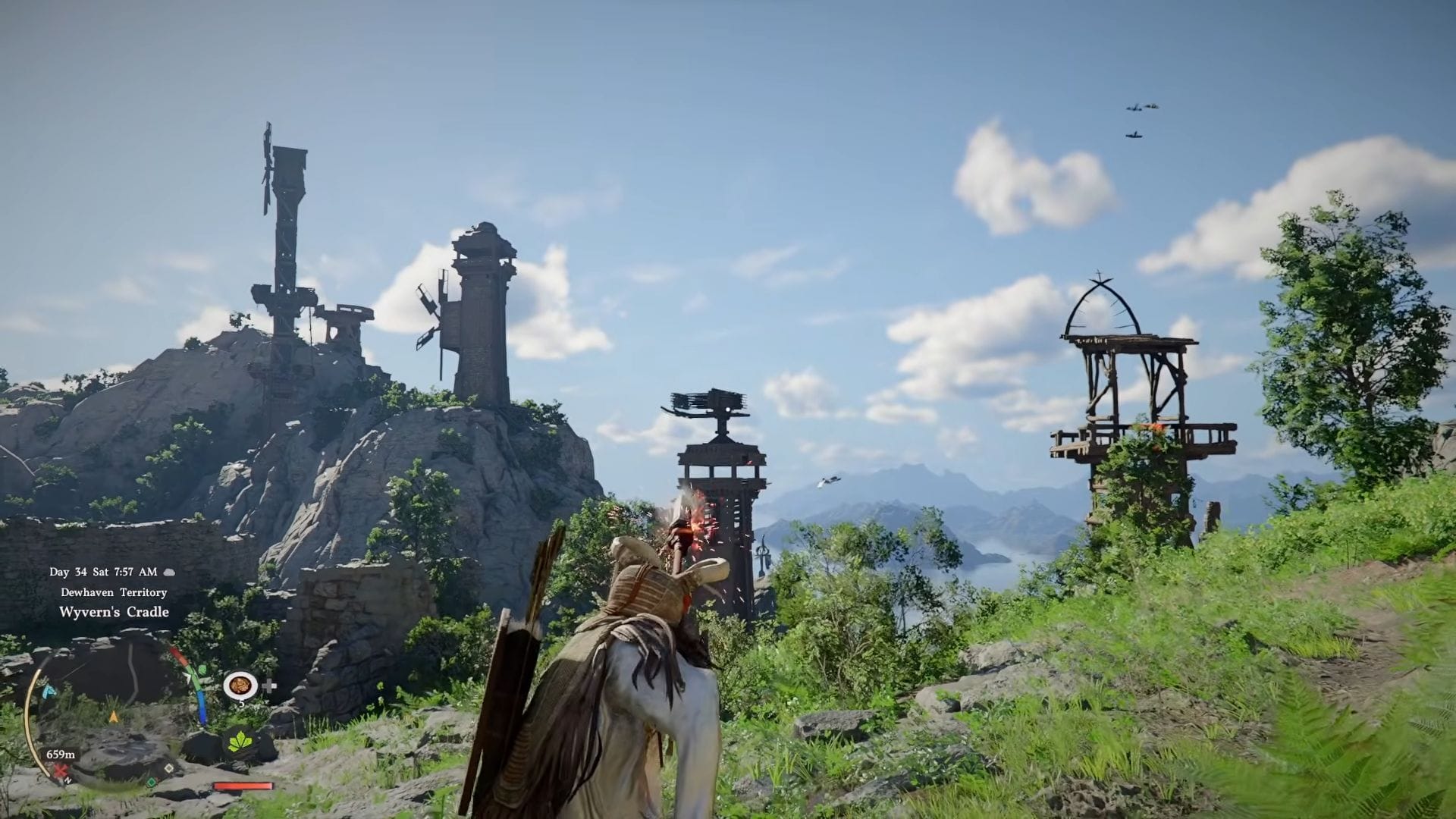Click the white directional arrow on the minimap
The image size is (1456, 819).
click(x=188, y=676)
